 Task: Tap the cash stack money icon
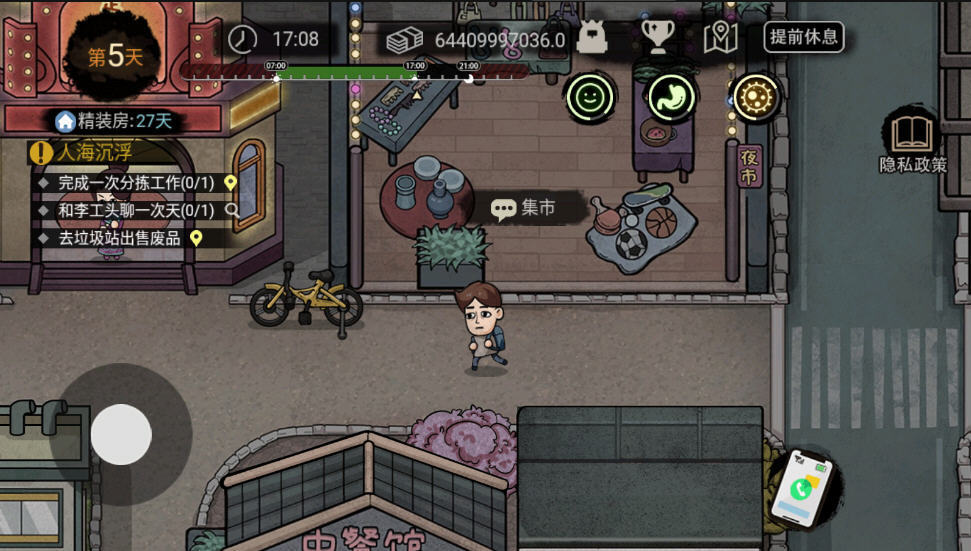coord(406,40)
